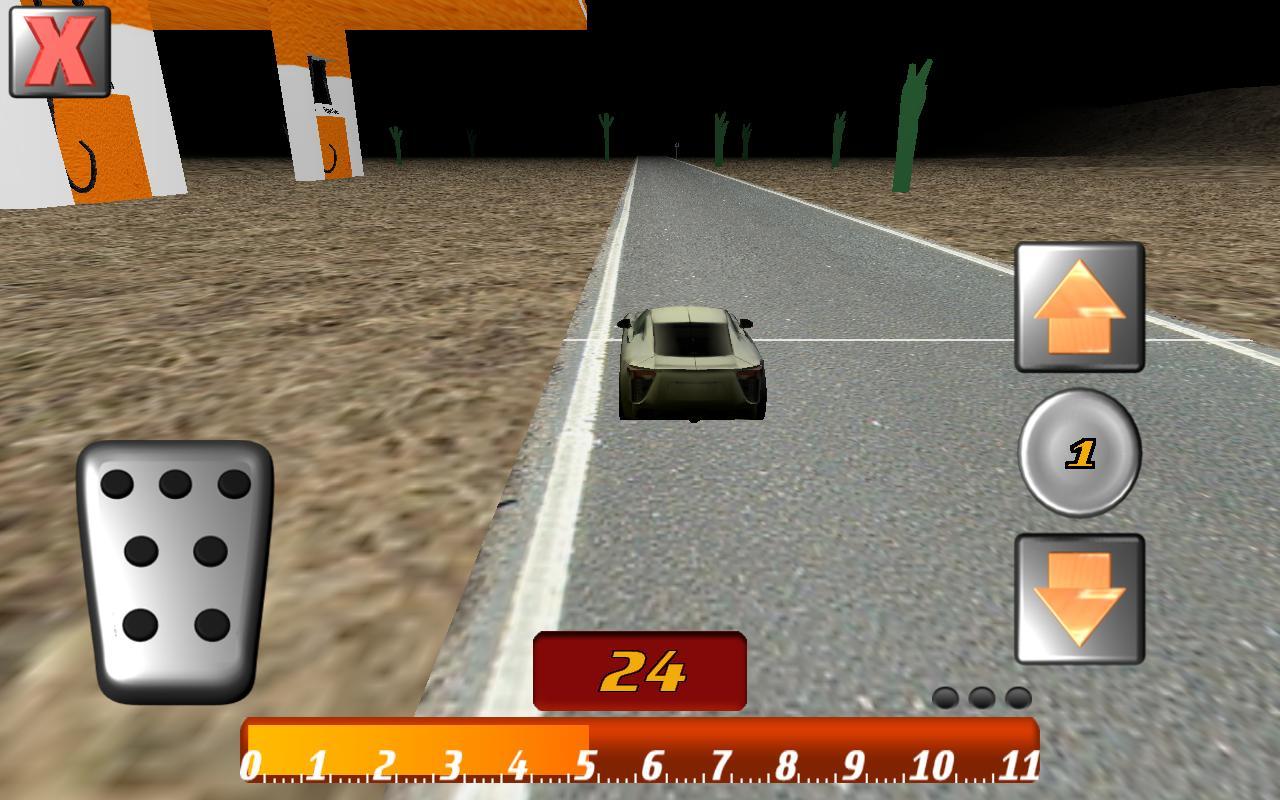
Task: Click the red speedometer box showing 24
Action: click(638, 670)
